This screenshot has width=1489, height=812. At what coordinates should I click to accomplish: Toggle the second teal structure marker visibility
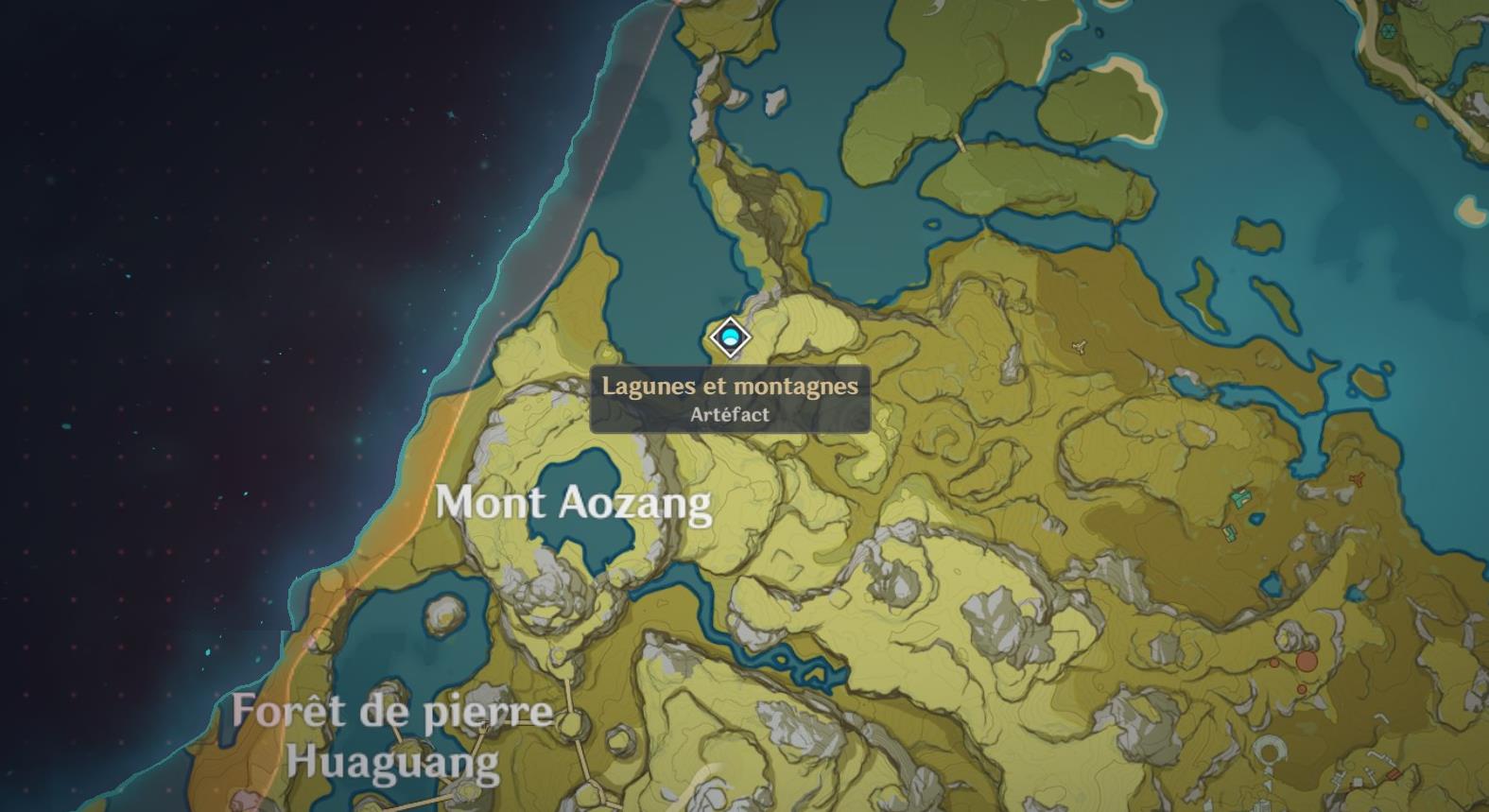click(1230, 532)
